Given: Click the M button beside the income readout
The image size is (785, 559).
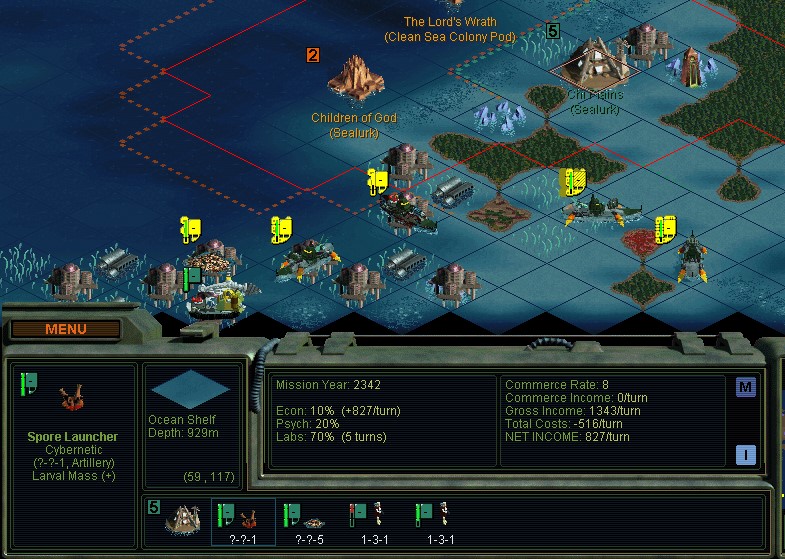Looking at the screenshot, I should click(745, 387).
